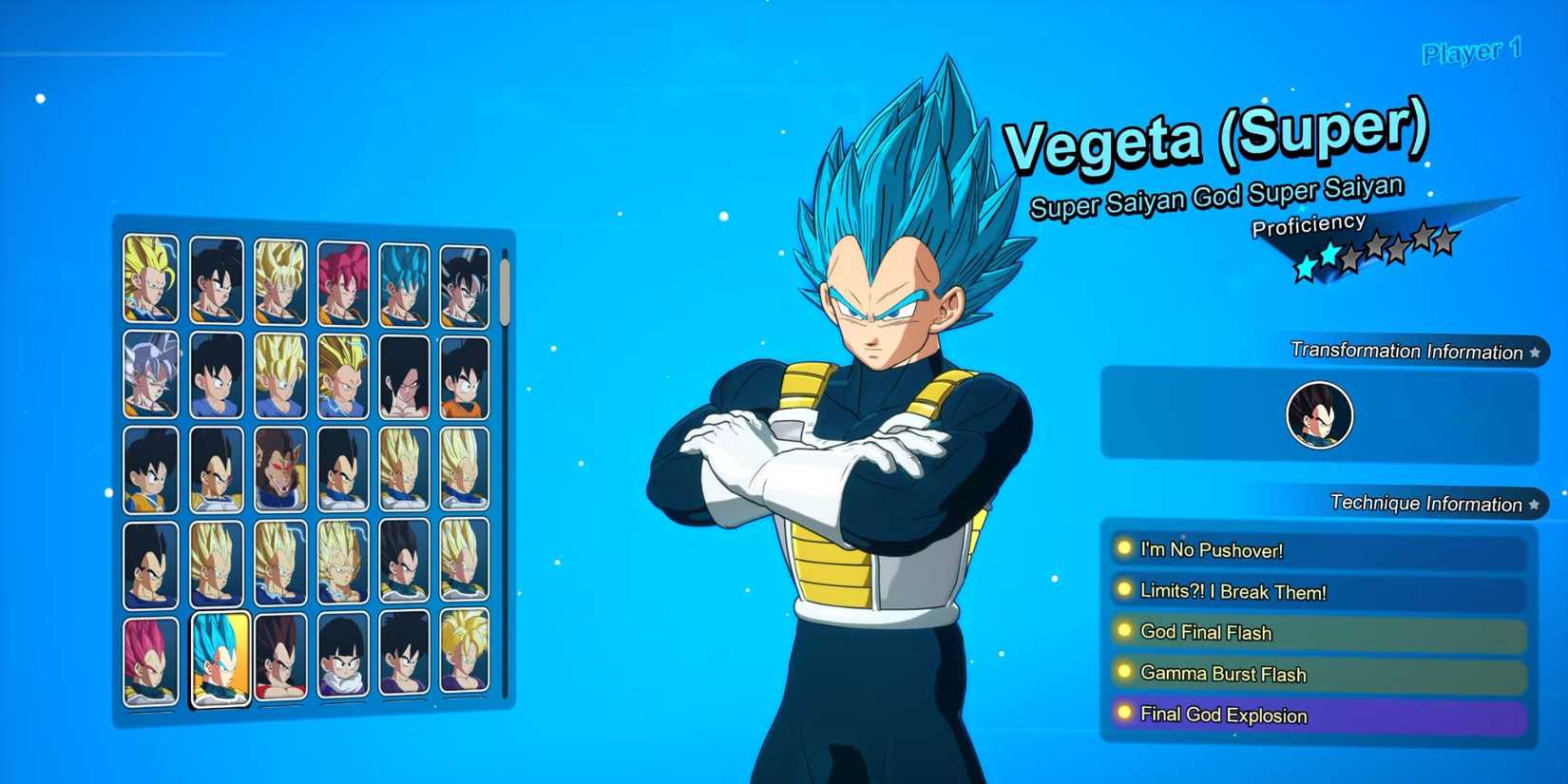This screenshot has height=784, width=1568.
Task: Click the highlighted SSGSS Vegeta portrait
Action: (219, 658)
